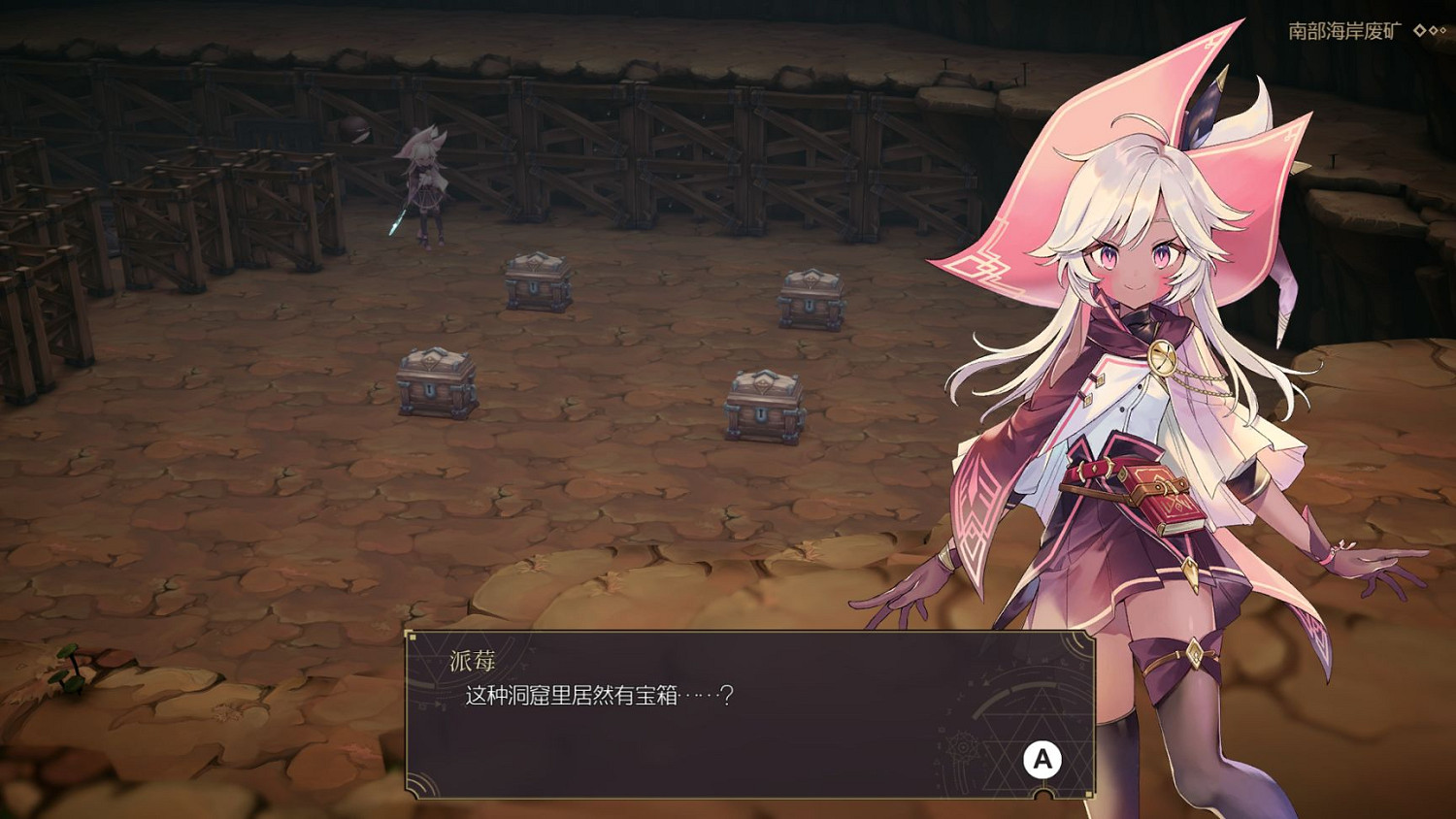Click the round A button prompt
Screen dimensions: 1456x819
[1043, 760]
